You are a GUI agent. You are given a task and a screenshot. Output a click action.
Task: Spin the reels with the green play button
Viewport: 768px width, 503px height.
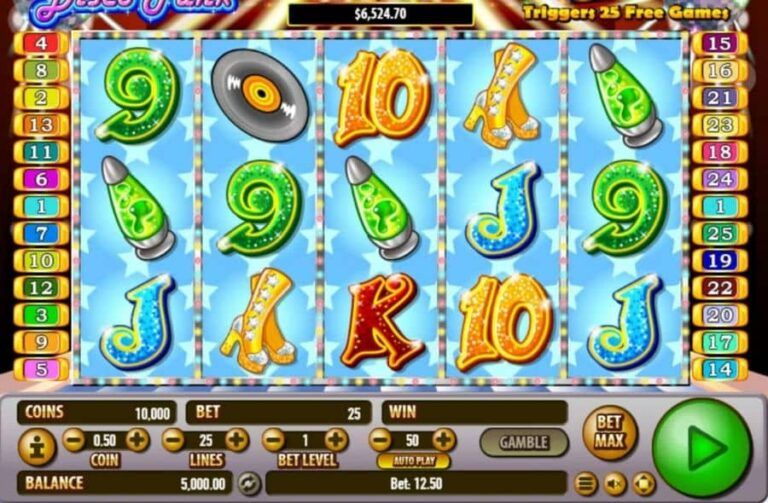(x=701, y=447)
